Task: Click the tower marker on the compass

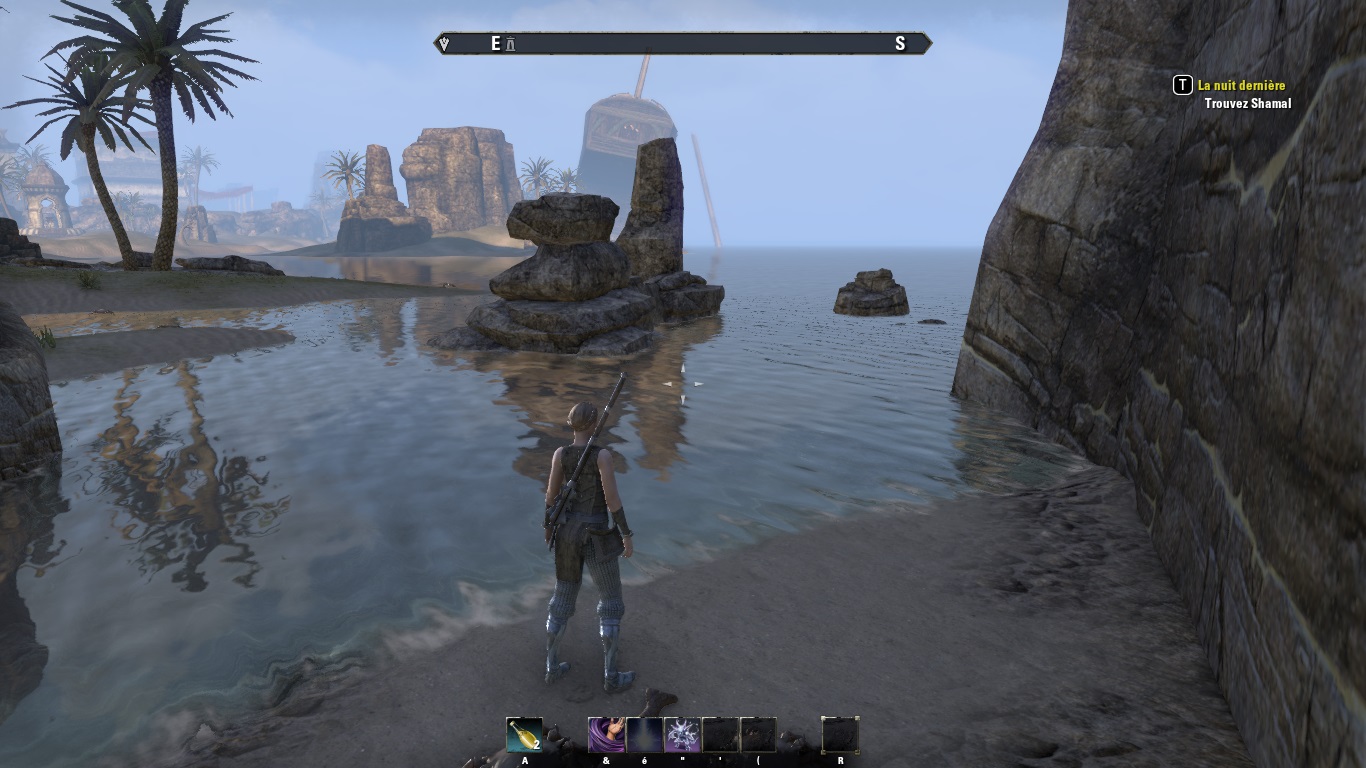Action: tap(511, 44)
